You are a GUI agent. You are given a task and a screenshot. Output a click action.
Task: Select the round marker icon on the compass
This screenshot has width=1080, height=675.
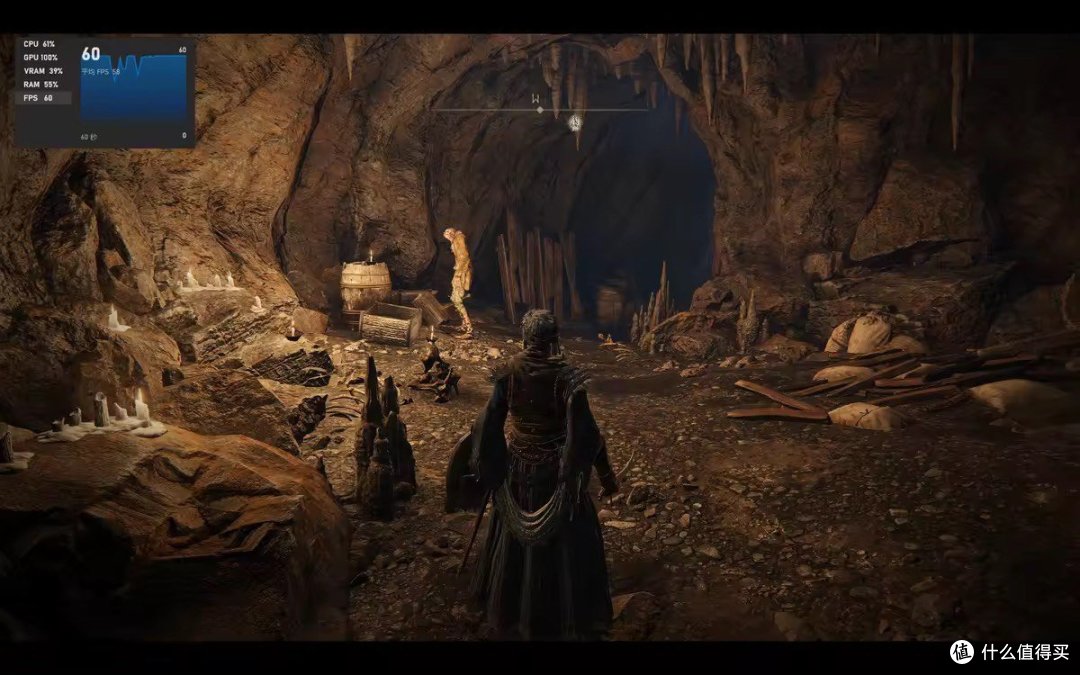pyautogui.click(x=575, y=123)
